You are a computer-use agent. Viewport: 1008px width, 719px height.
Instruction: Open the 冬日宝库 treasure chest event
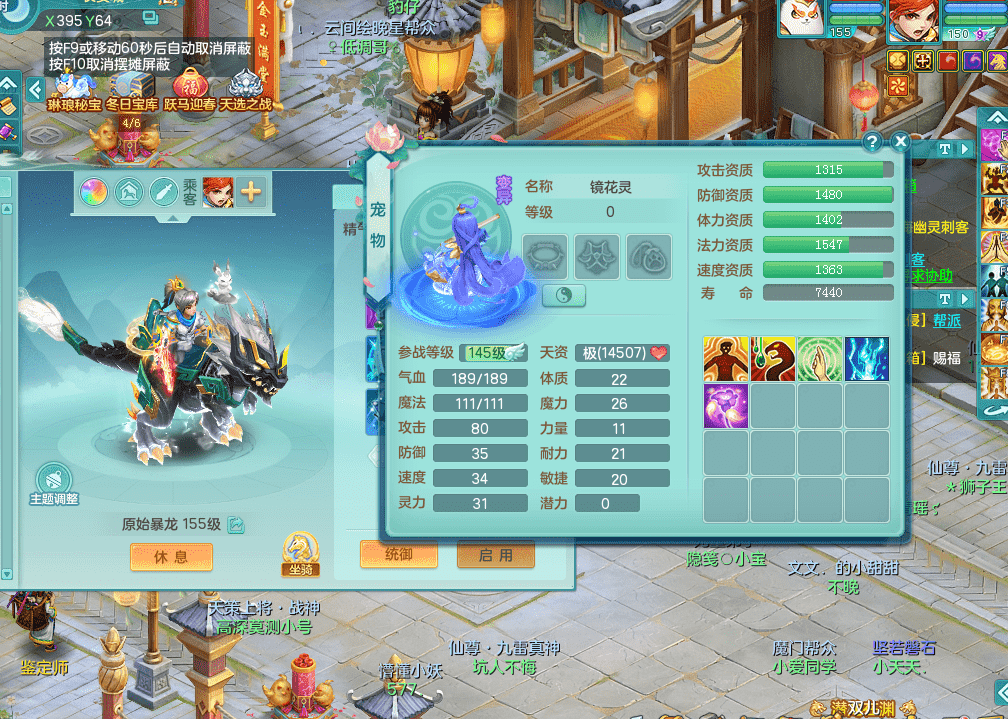pos(132,86)
